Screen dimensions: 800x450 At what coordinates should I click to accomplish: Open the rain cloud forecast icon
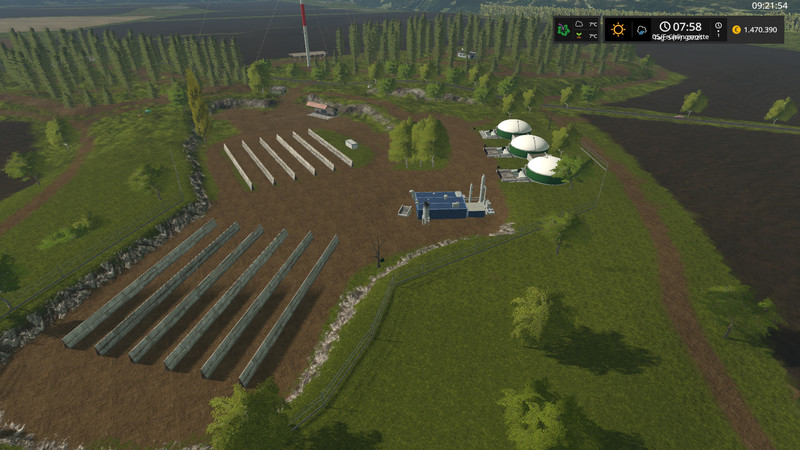pos(640,29)
